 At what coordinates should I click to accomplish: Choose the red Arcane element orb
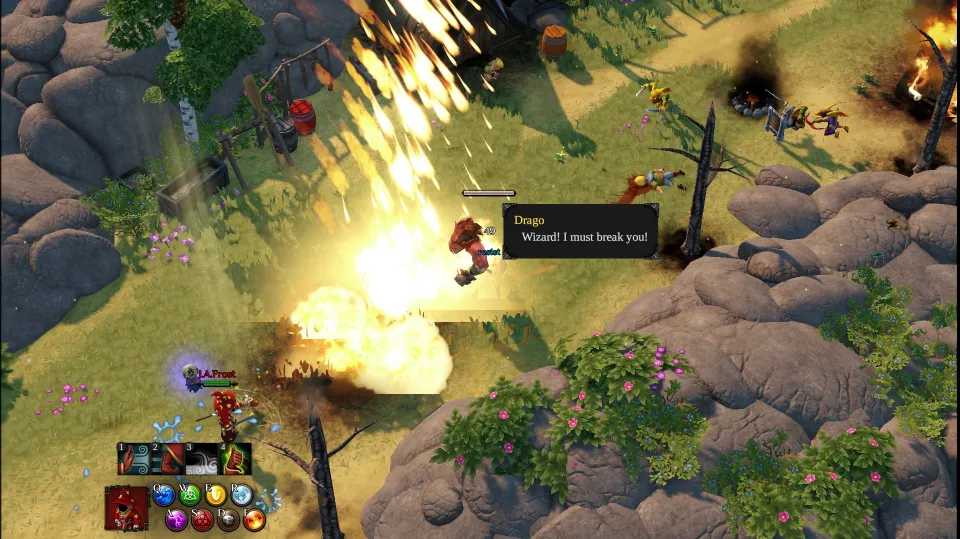pos(202,519)
